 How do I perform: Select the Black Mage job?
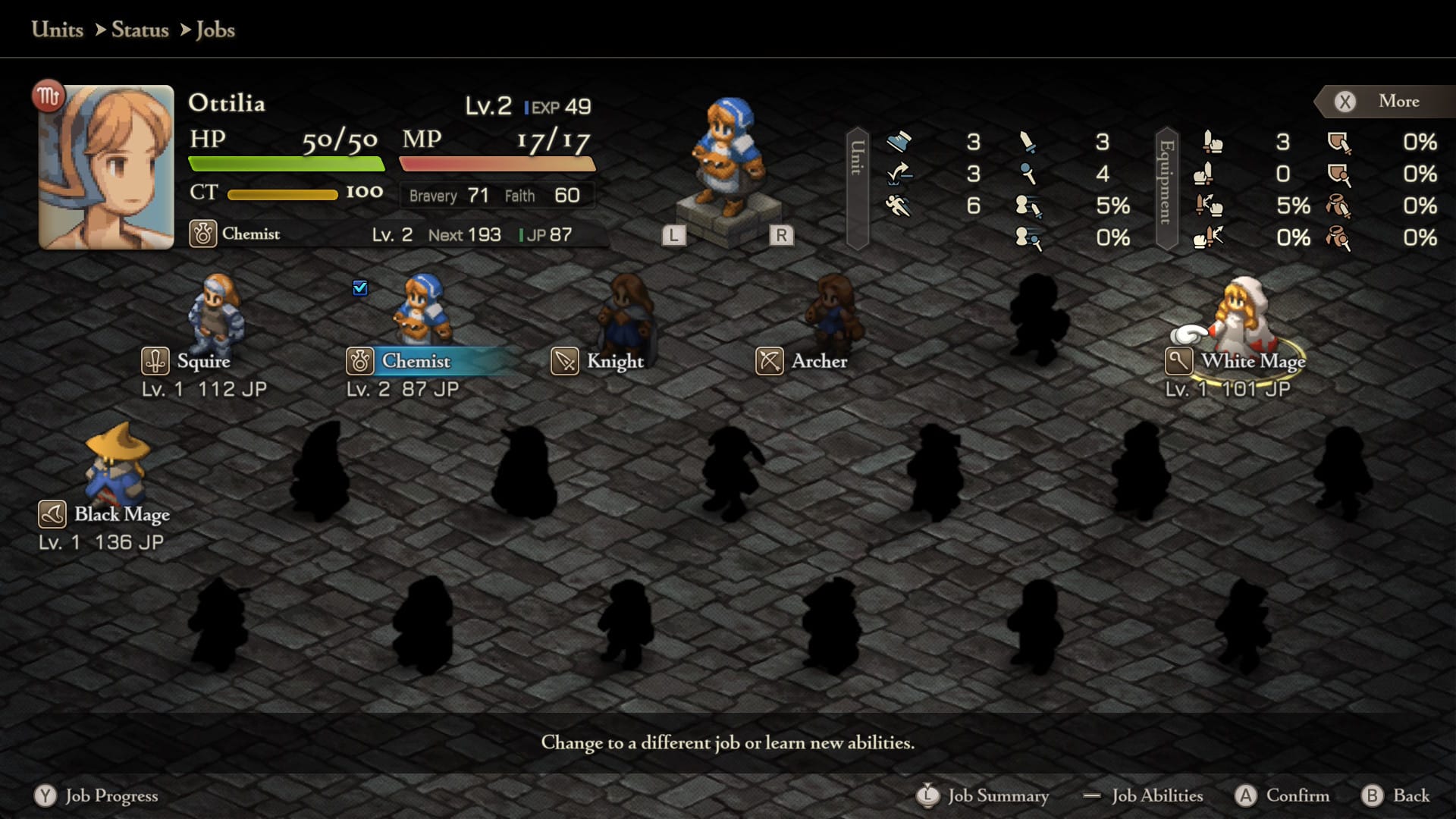(x=121, y=514)
